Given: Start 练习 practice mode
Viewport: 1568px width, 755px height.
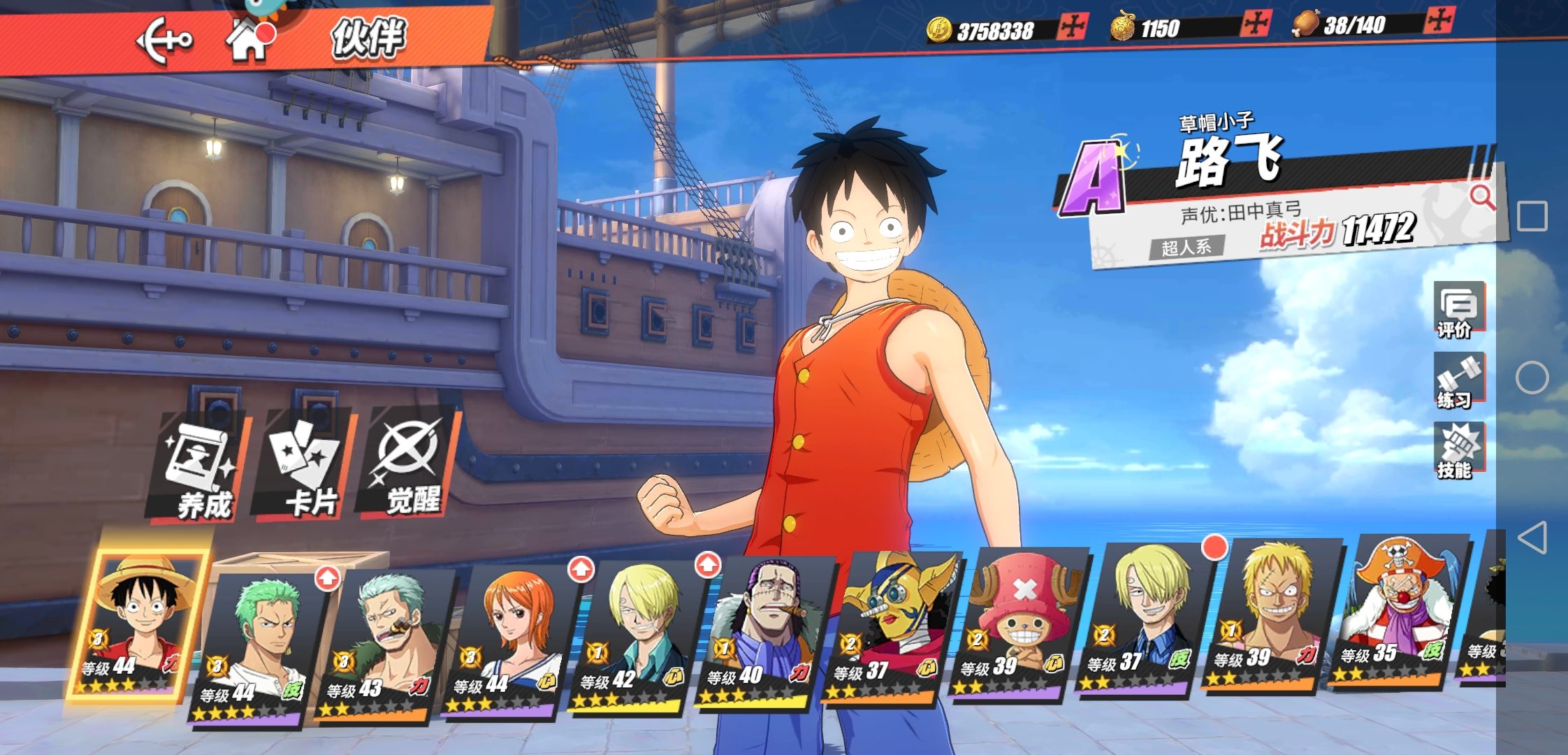Looking at the screenshot, I should pos(1458,381).
